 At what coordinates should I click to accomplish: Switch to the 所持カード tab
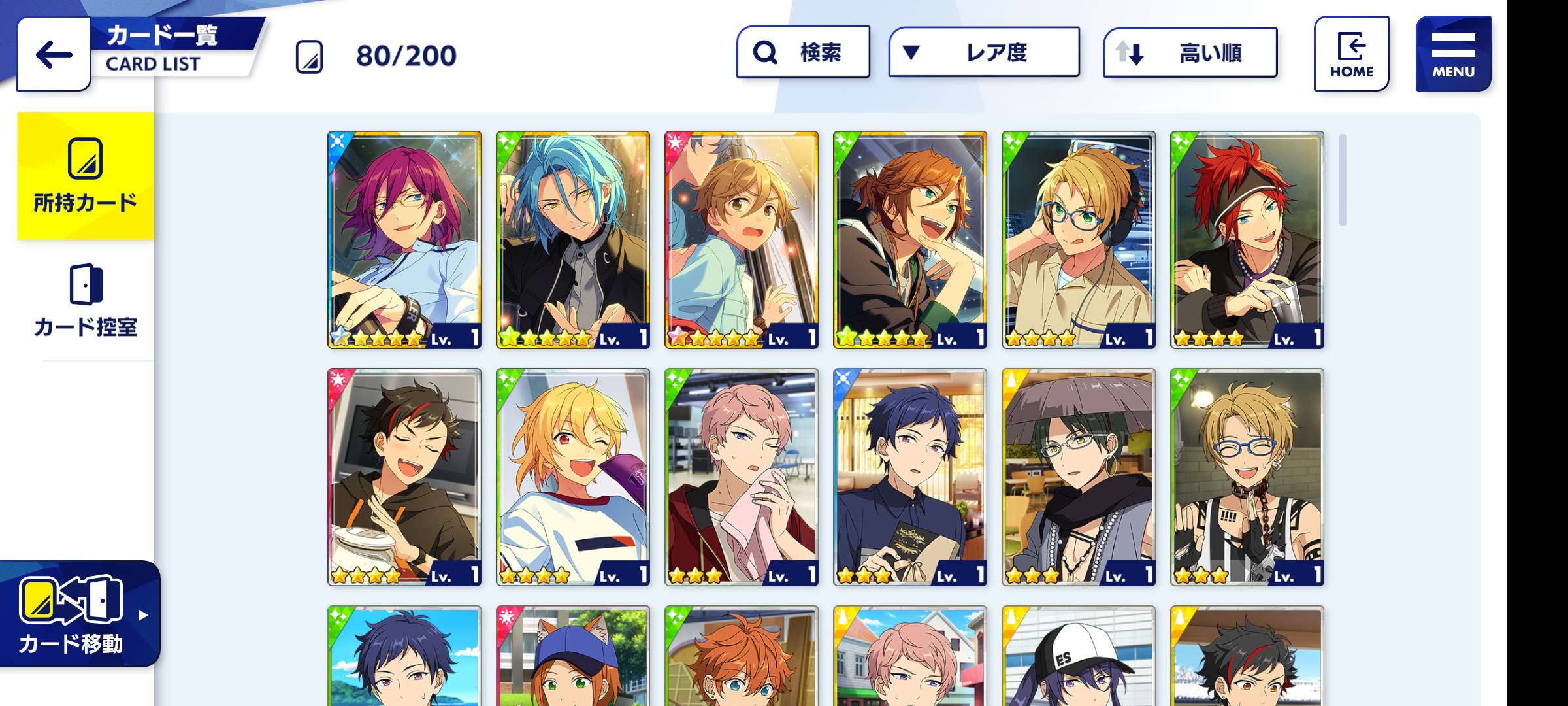[86, 176]
